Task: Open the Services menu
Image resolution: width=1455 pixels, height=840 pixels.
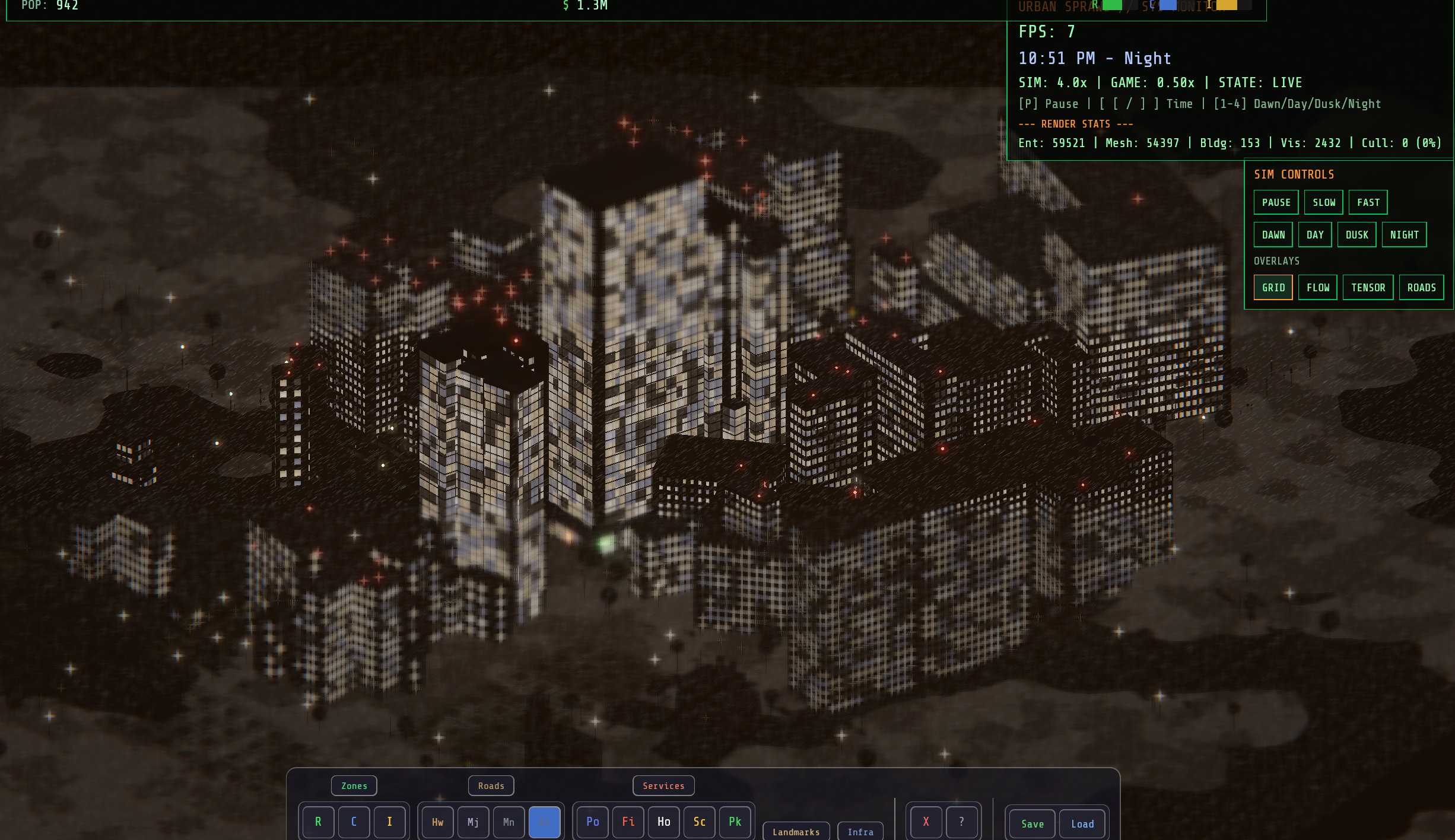Action: (663, 785)
